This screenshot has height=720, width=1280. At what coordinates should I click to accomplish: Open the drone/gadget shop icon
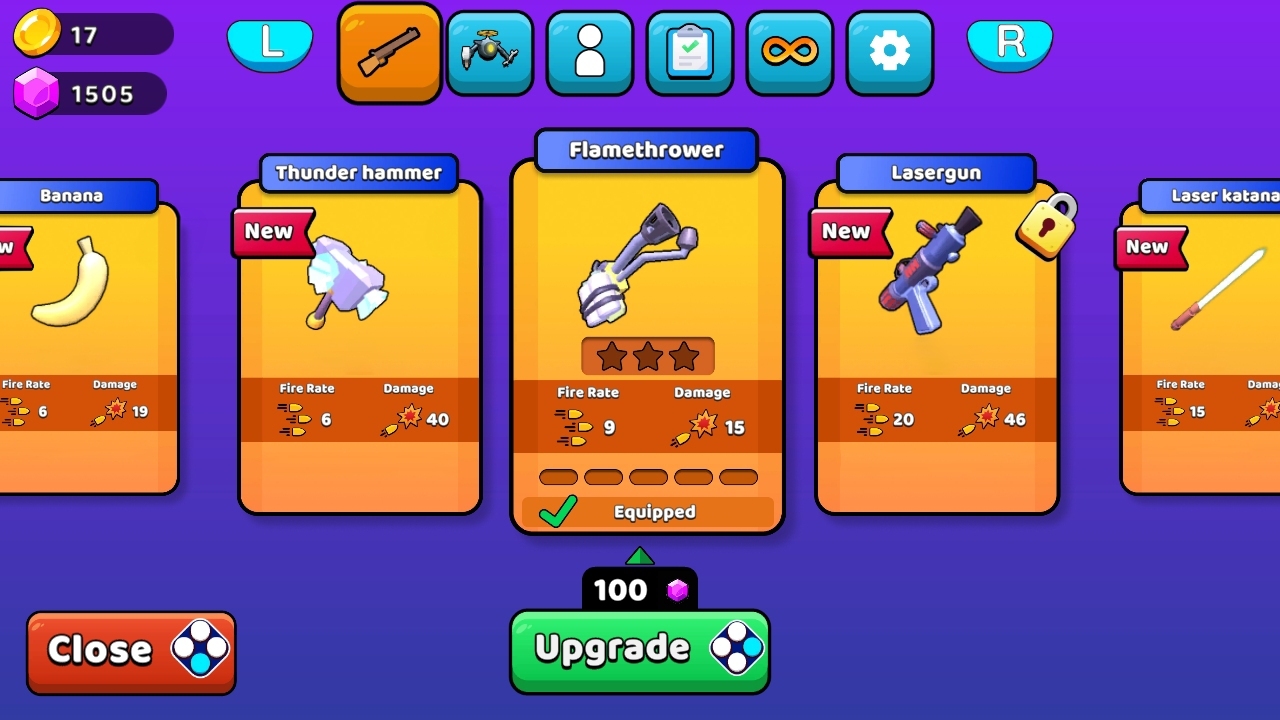(489, 52)
